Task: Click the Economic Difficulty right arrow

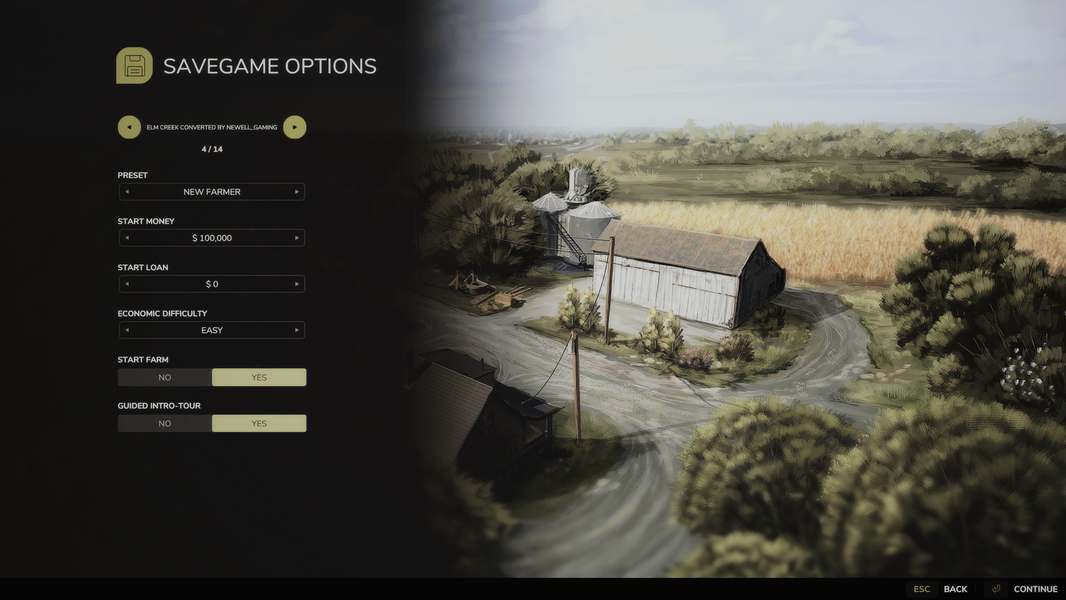Action: pyautogui.click(x=296, y=330)
